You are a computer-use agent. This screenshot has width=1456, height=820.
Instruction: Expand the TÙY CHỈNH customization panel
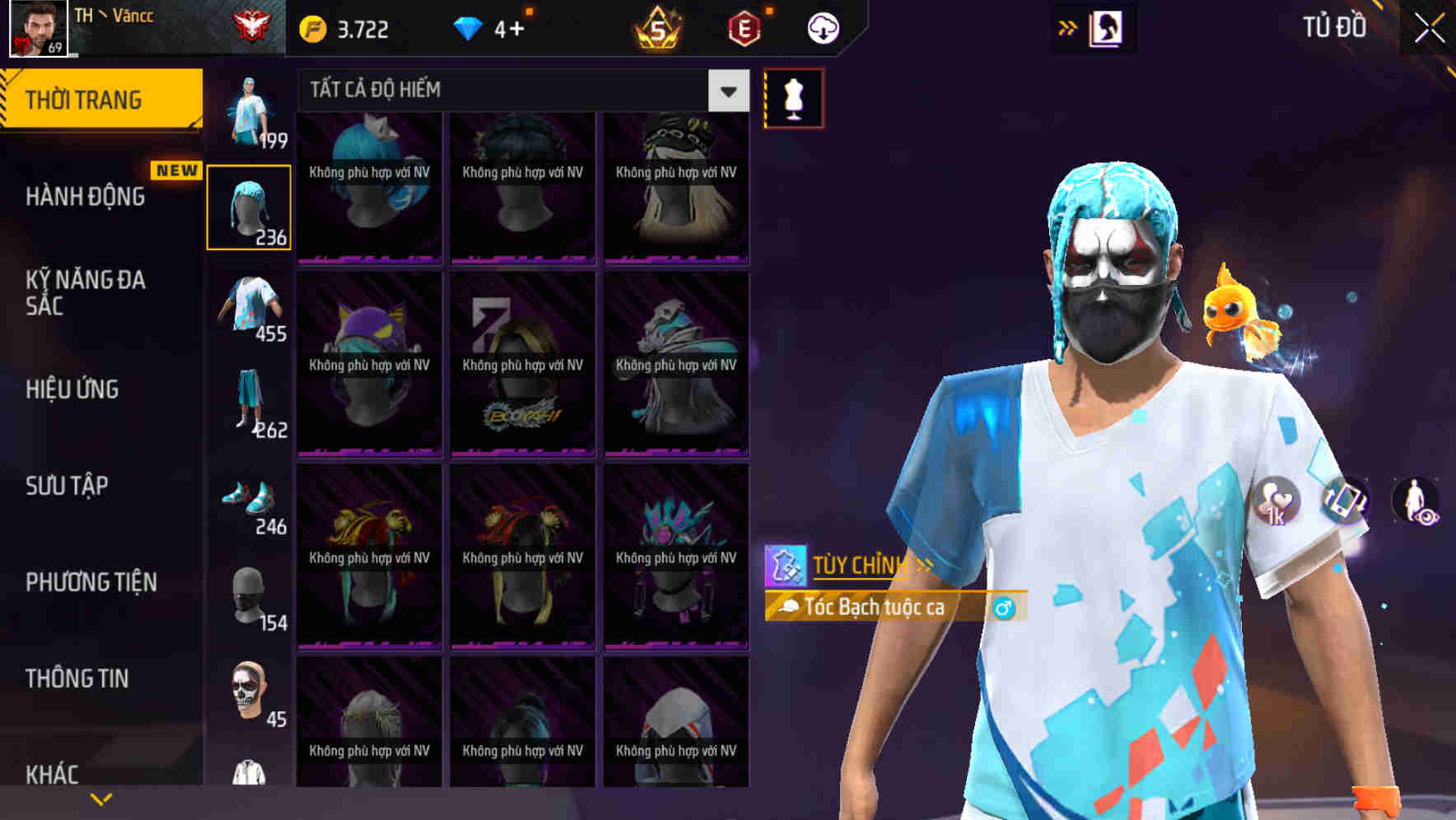coord(861,566)
